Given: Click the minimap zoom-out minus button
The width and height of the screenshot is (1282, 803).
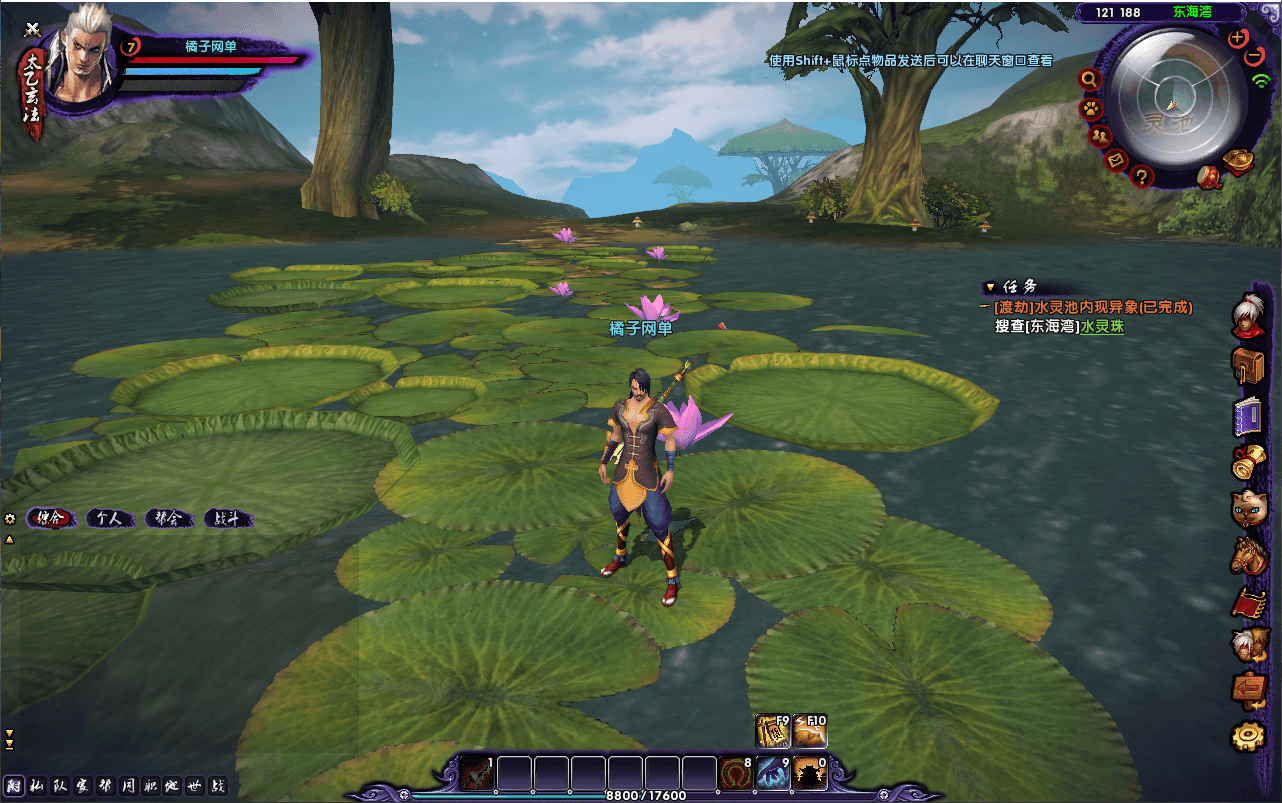Looking at the screenshot, I should (1255, 57).
